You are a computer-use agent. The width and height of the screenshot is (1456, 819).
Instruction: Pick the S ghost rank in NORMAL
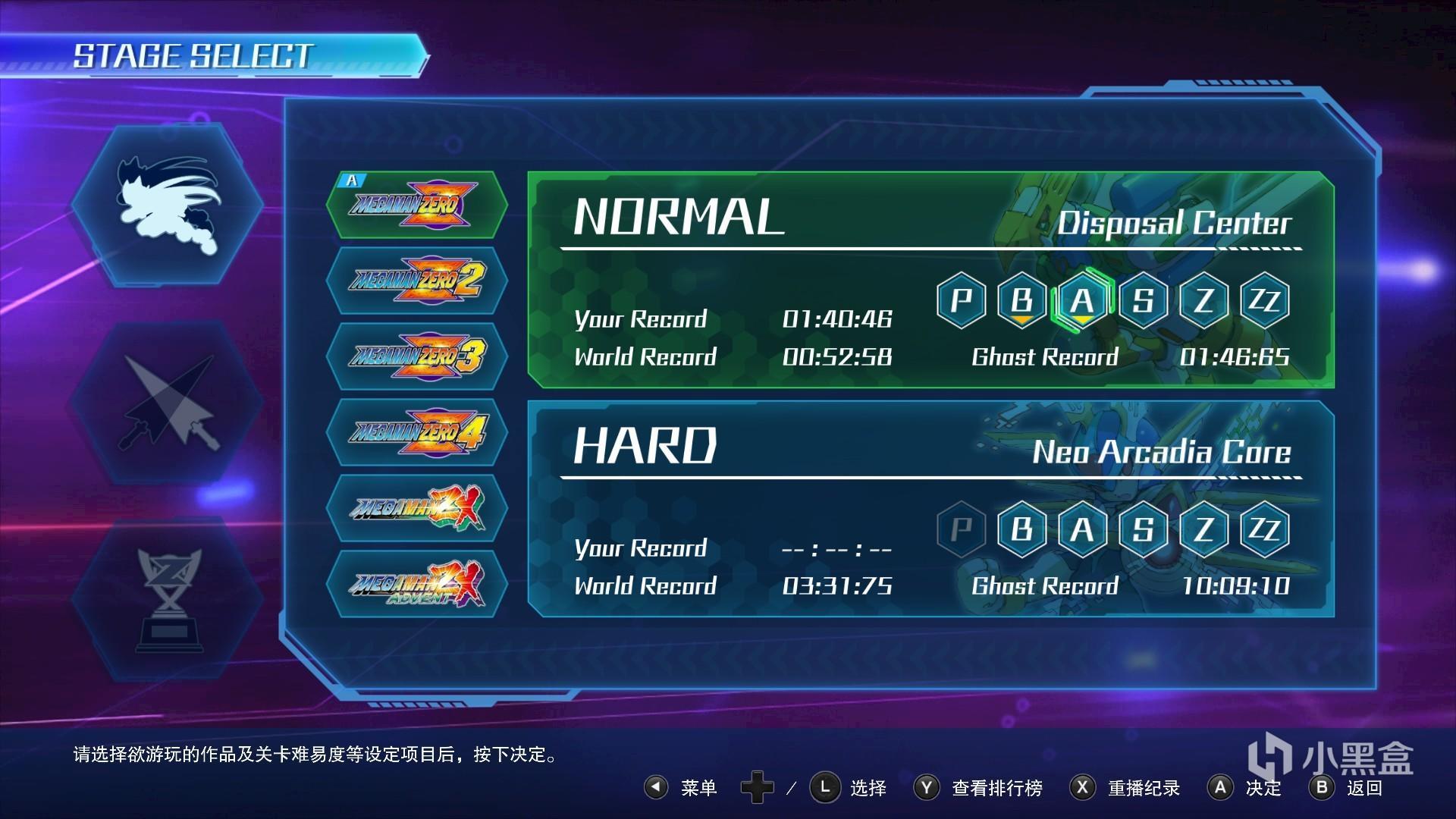[x=1143, y=301]
